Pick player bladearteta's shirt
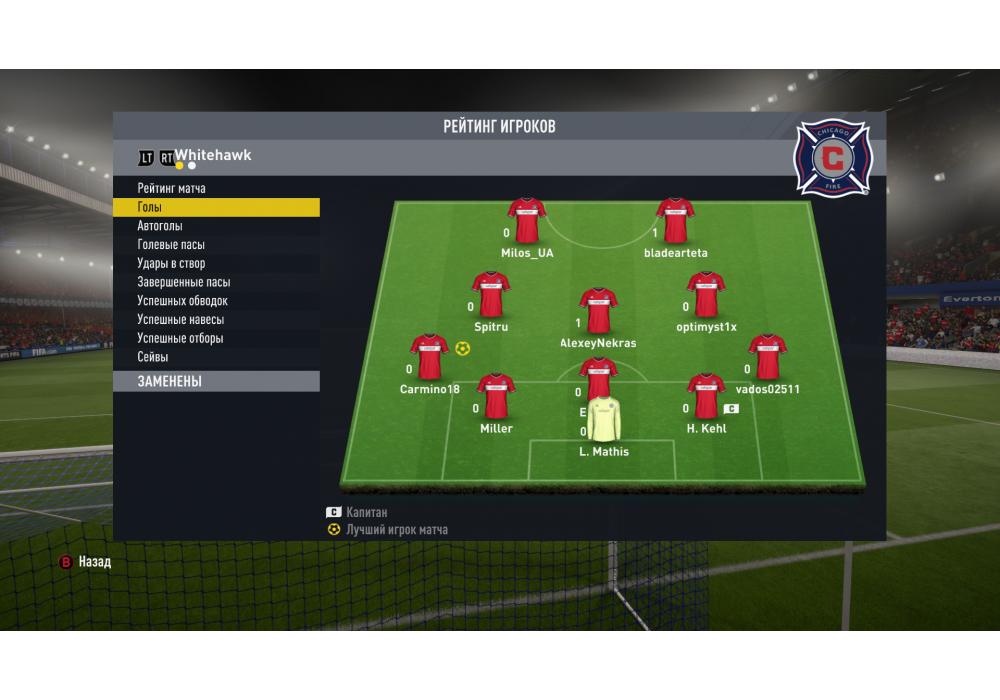This screenshot has width=1000, height=700. (x=675, y=221)
